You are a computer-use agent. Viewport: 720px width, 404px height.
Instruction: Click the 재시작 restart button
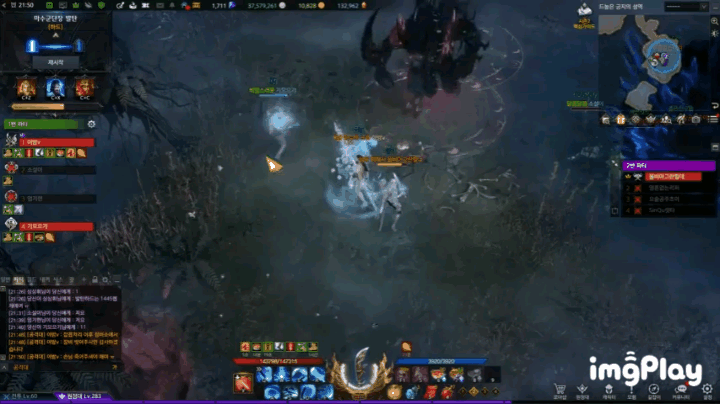point(55,62)
